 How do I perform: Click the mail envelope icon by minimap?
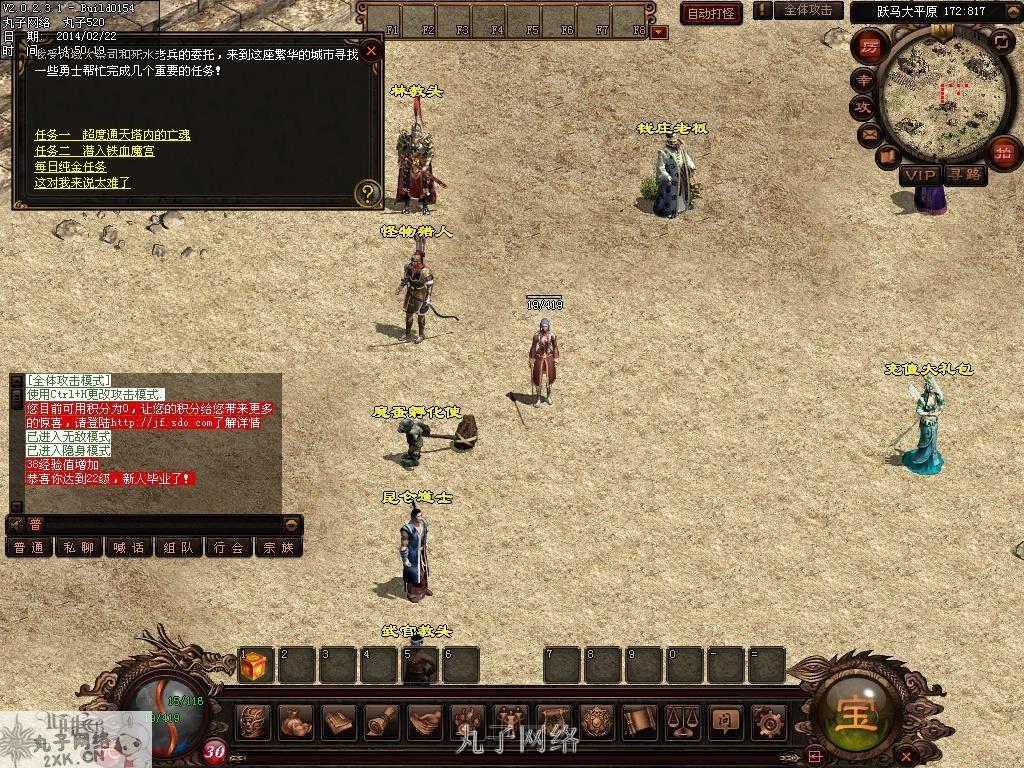(x=868, y=133)
